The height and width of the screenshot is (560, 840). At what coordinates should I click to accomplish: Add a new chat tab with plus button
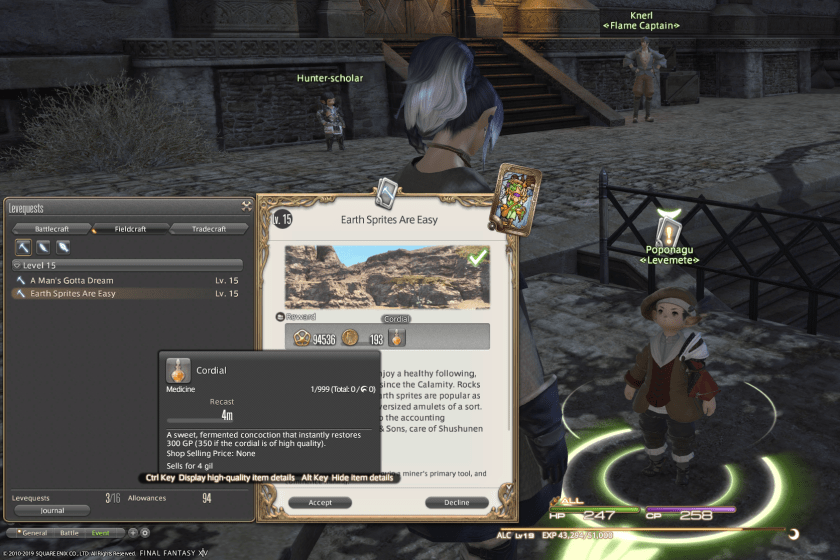pos(133,533)
